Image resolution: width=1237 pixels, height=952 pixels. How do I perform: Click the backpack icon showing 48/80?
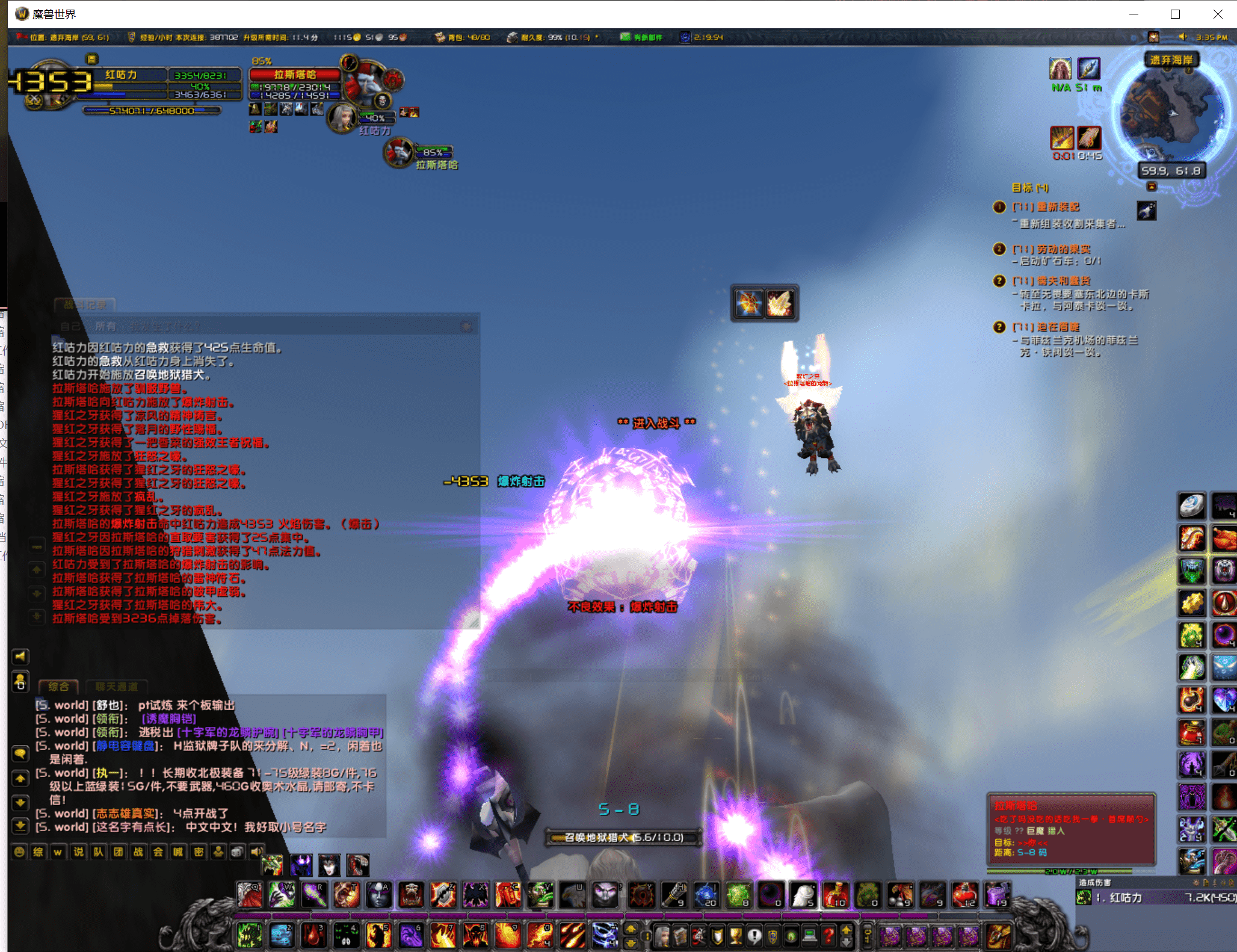point(441,37)
